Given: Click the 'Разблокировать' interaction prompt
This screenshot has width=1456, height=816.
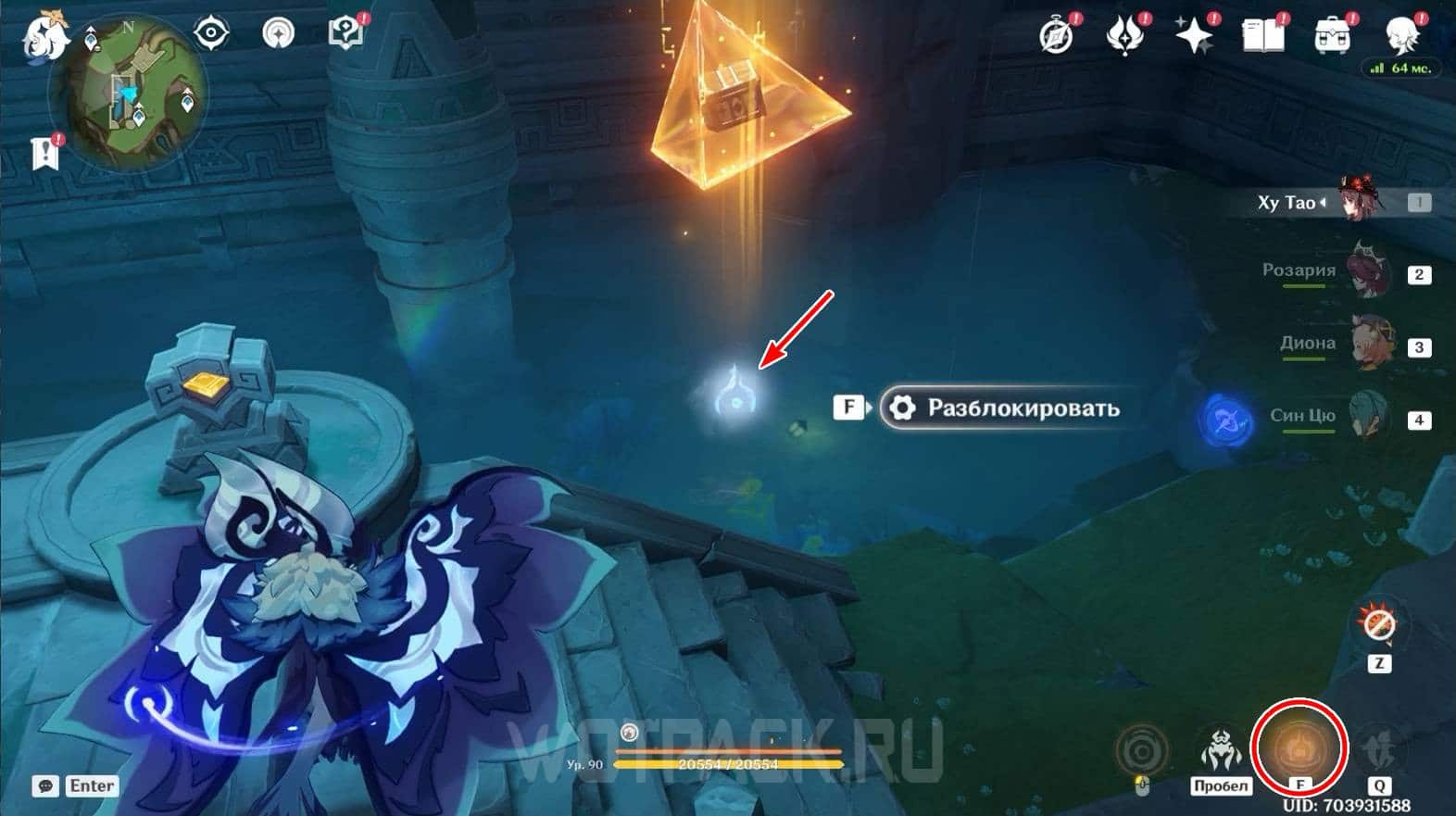Looking at the screenshot, I should 1001,408.
